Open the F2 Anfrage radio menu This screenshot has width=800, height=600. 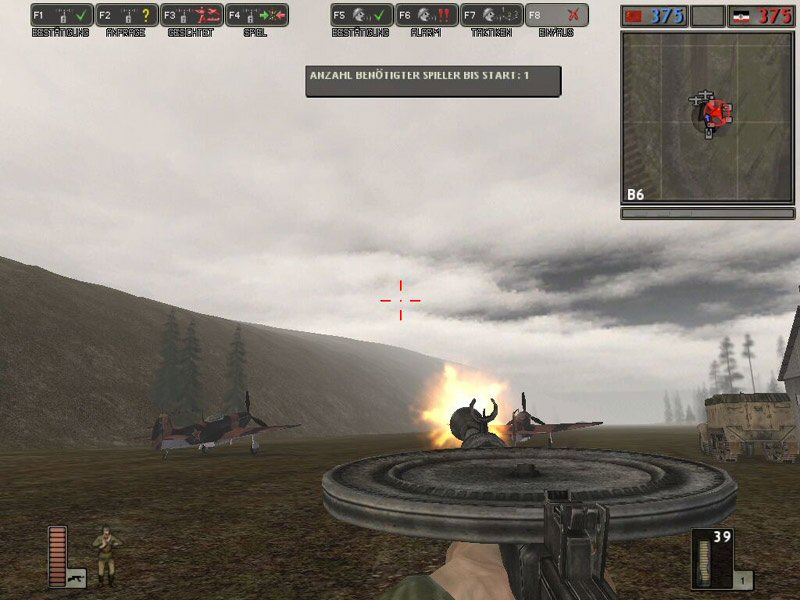(127, 16)
